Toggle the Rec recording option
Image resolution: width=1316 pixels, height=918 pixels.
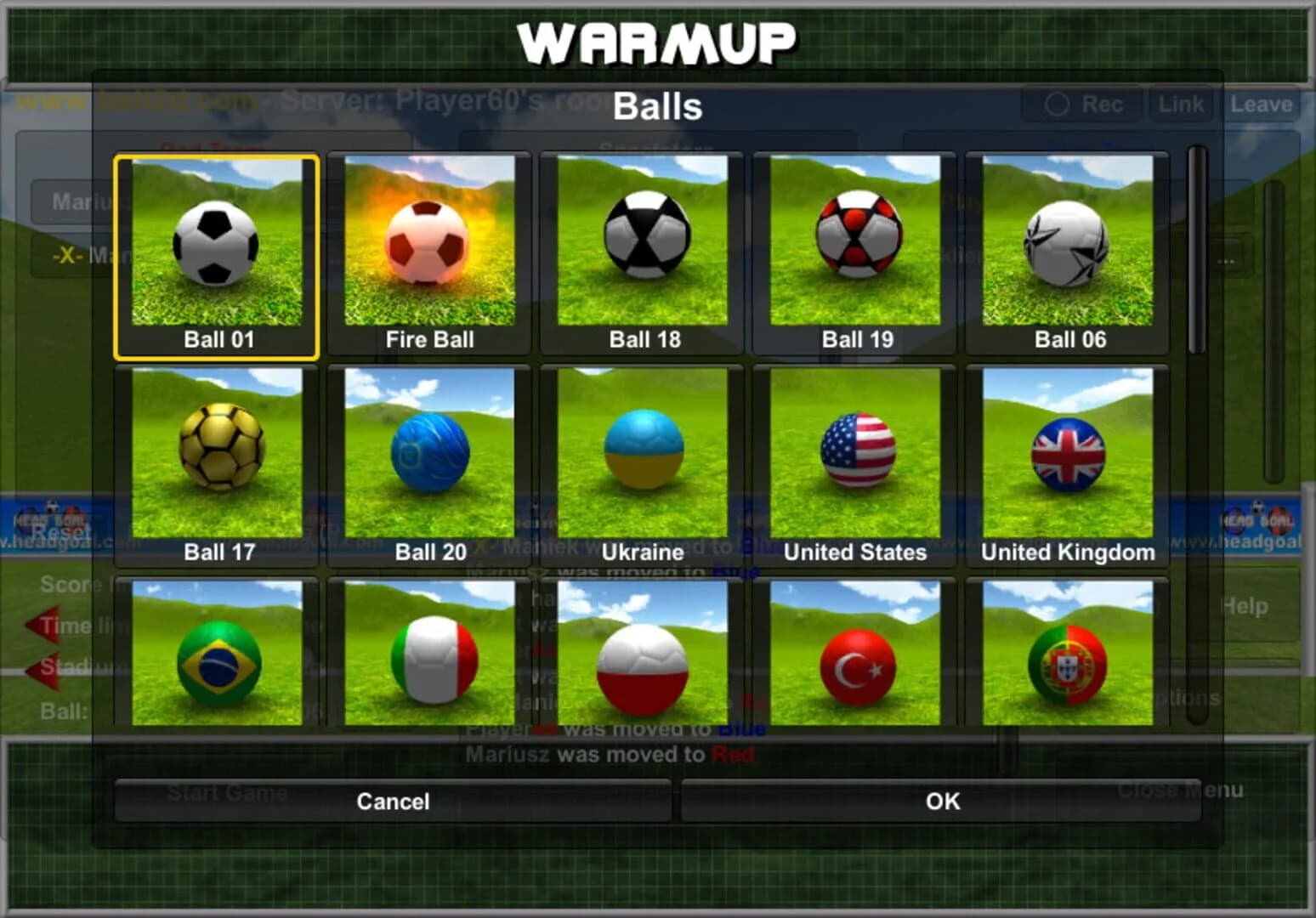click(x=1082, y=104)
